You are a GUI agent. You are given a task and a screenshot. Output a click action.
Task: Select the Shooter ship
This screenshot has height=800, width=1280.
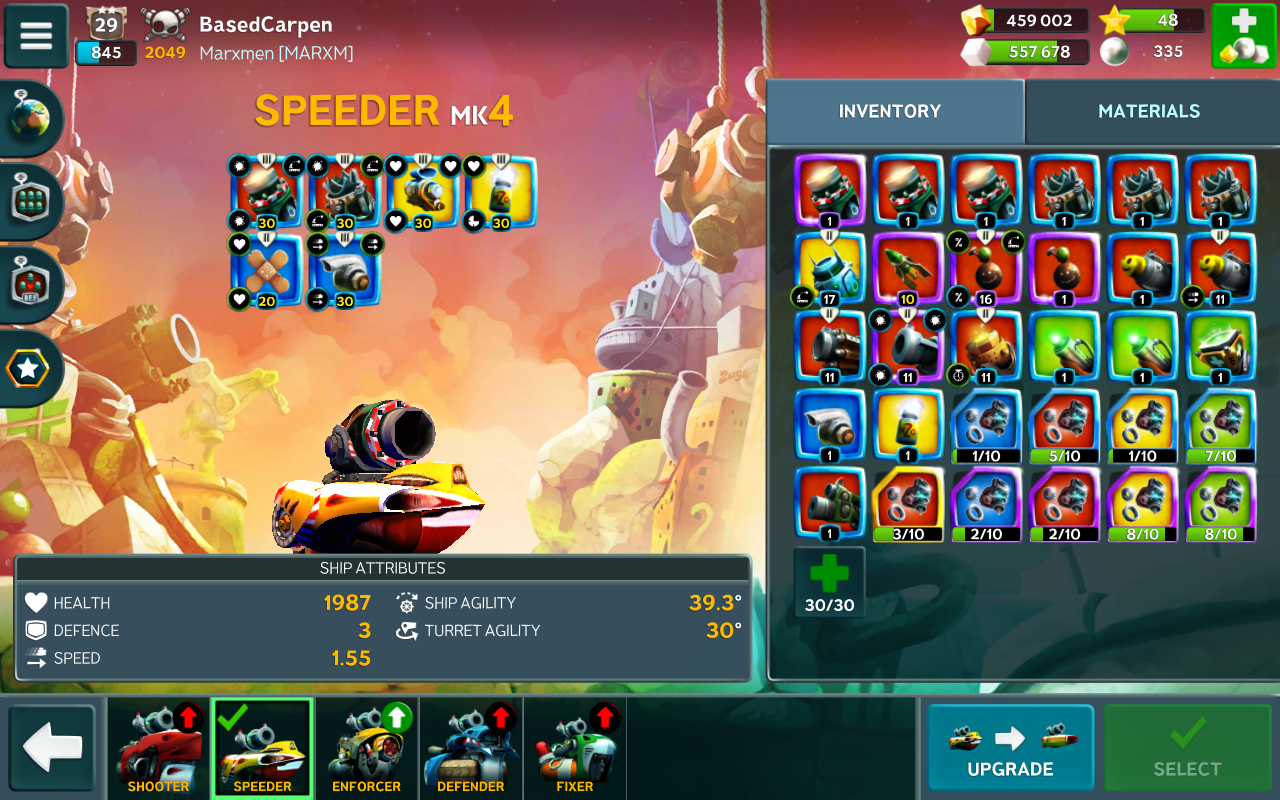[x=158, y=748]
